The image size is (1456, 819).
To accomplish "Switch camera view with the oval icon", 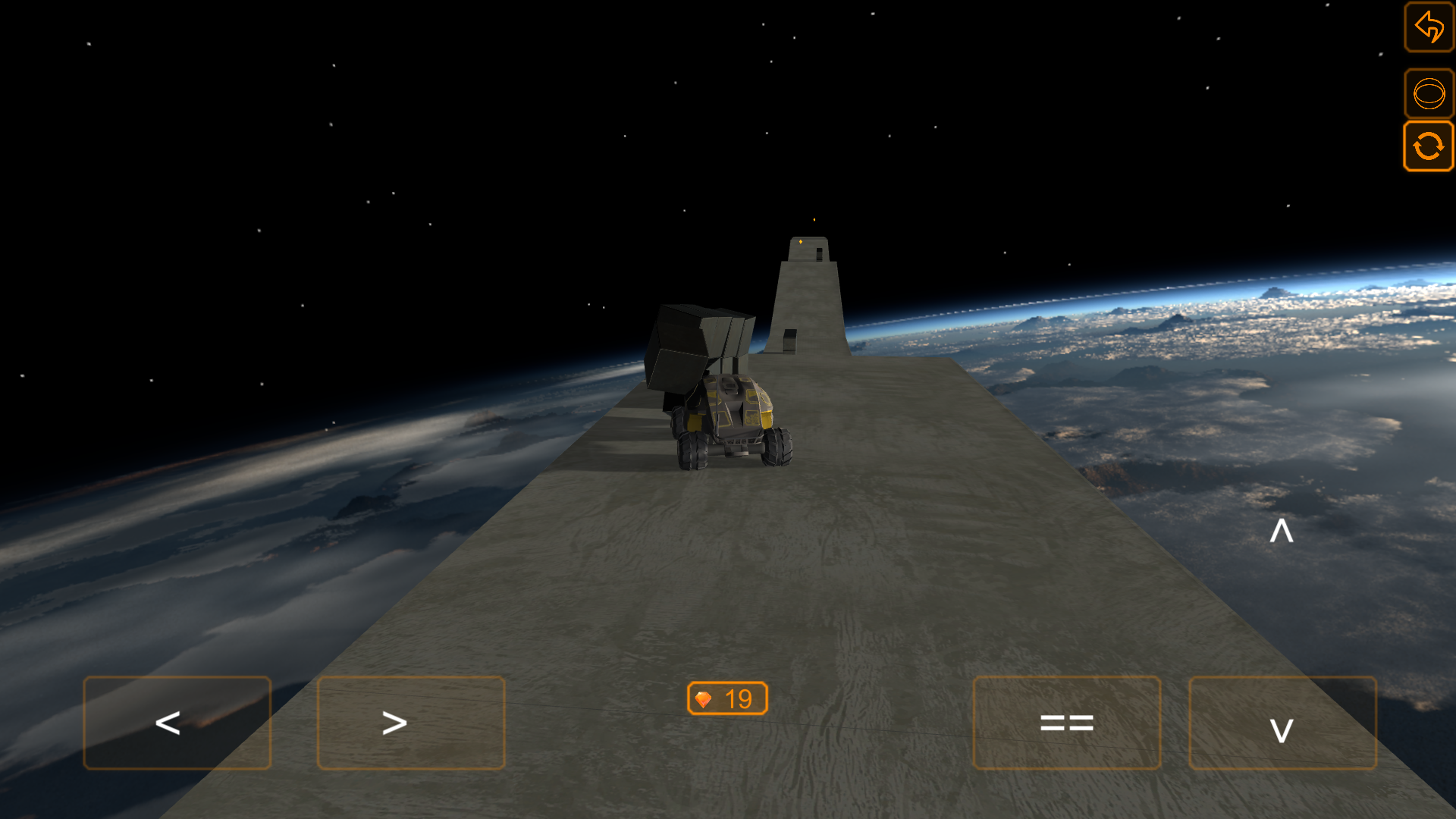I will point(1429,94).
